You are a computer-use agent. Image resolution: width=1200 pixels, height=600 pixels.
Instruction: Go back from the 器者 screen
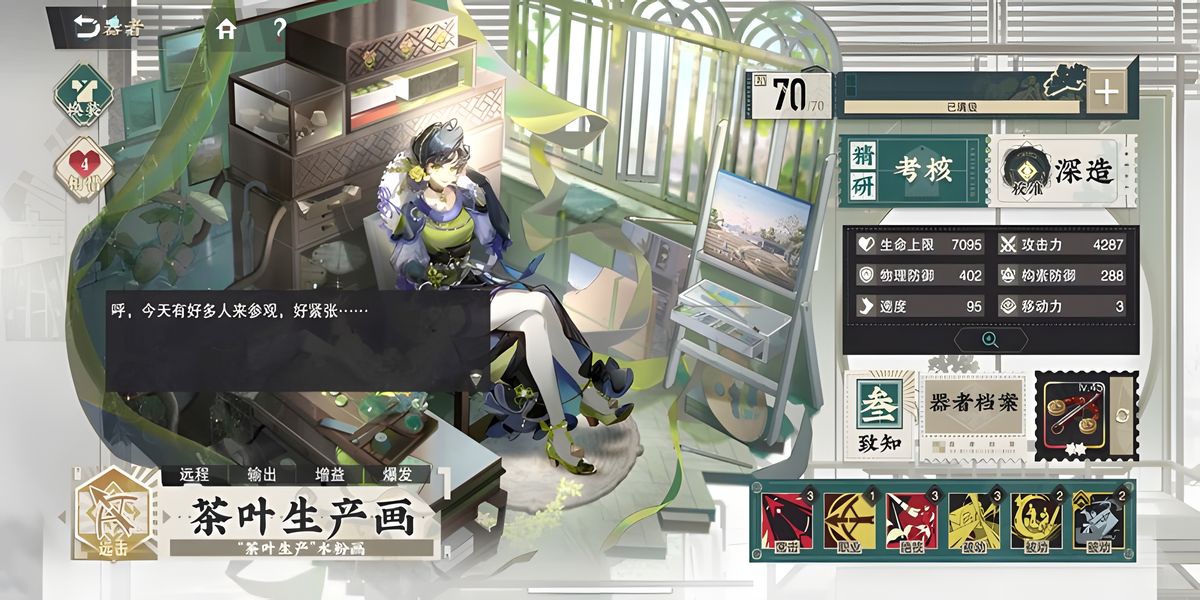point(88,27)
